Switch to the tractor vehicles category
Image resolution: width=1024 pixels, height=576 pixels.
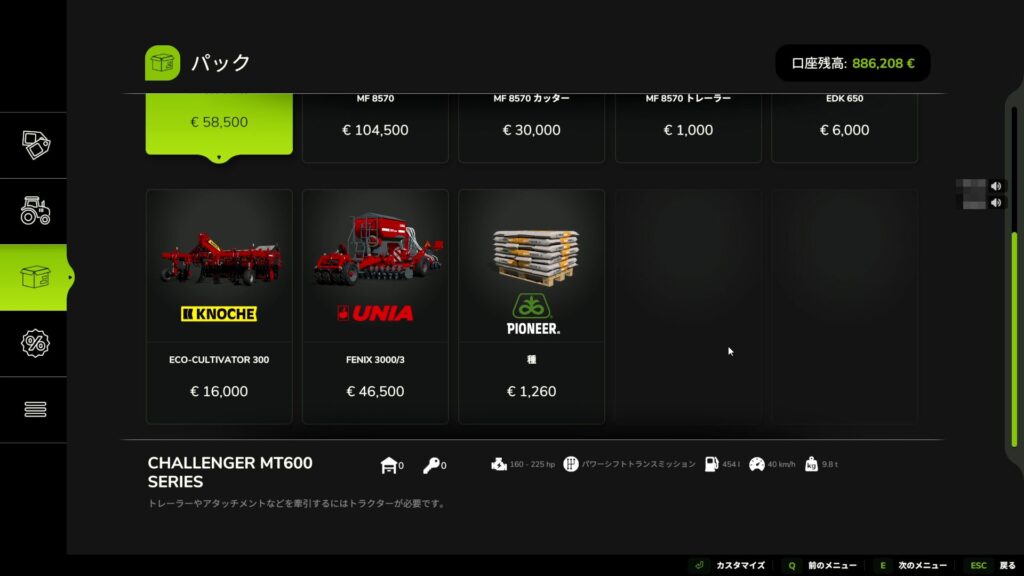tap(35, 211)
